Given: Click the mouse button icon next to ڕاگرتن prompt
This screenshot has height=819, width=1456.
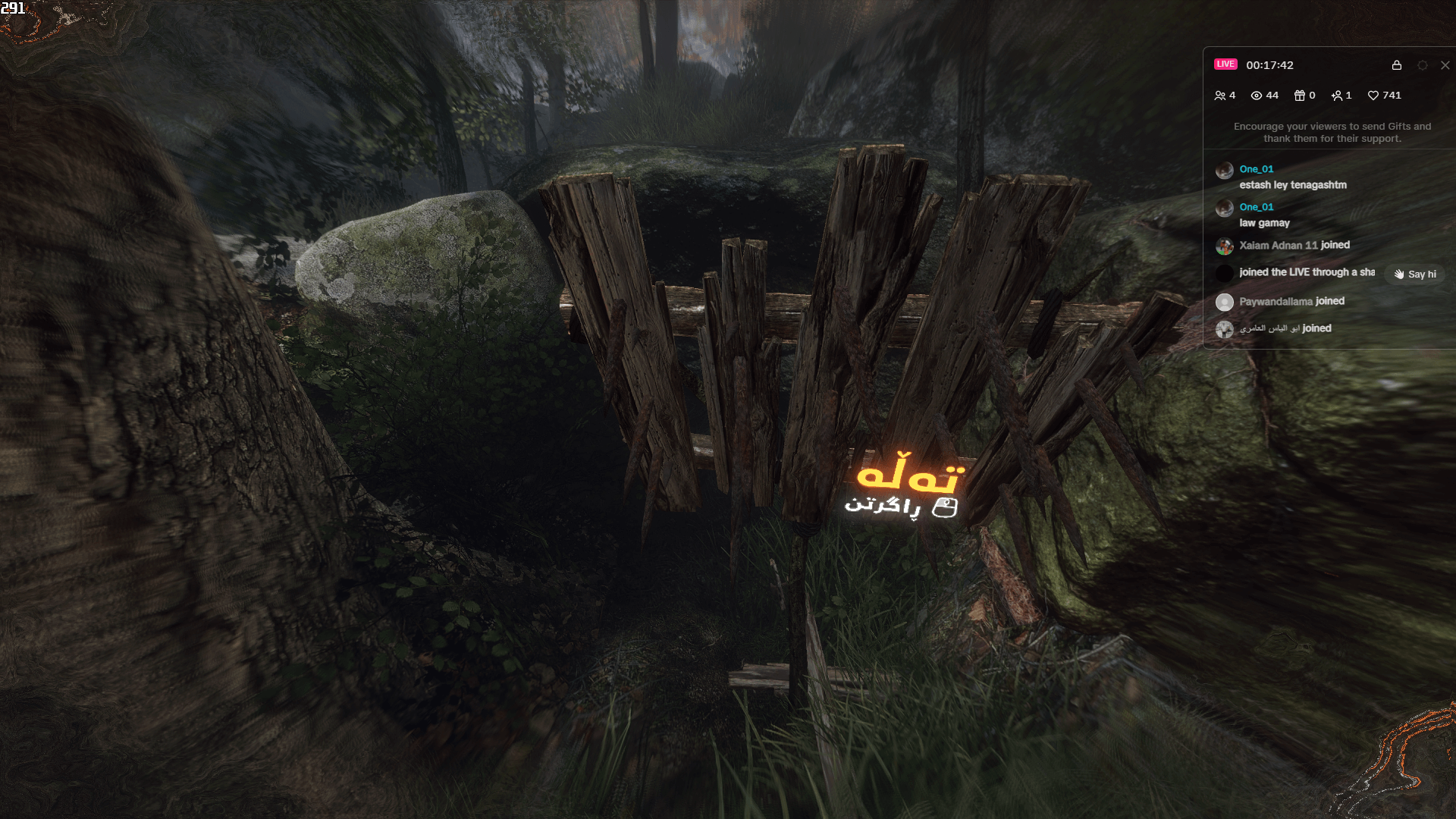Looking at the screenshot, I should (943, 508).
